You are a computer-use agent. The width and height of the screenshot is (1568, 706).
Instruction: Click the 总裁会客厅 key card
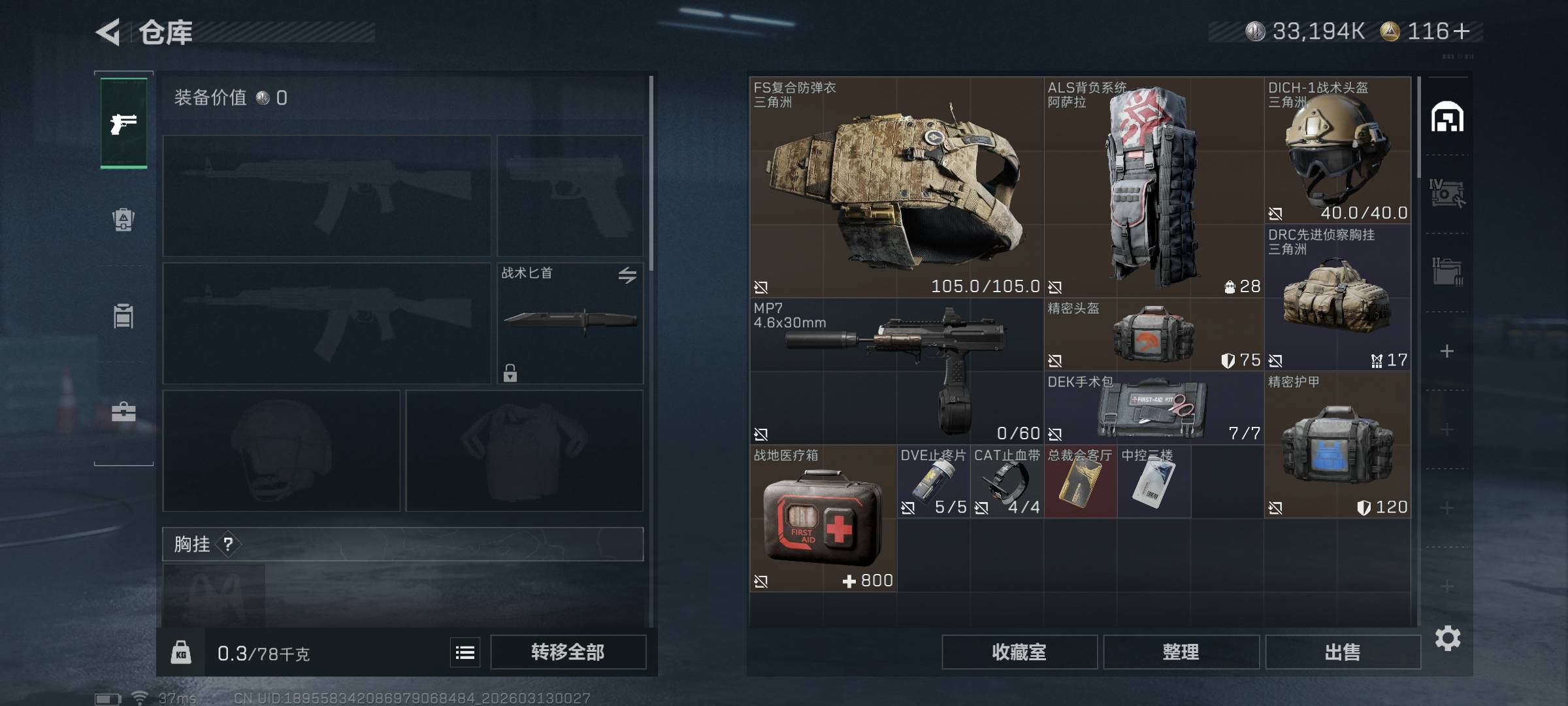1080,482
